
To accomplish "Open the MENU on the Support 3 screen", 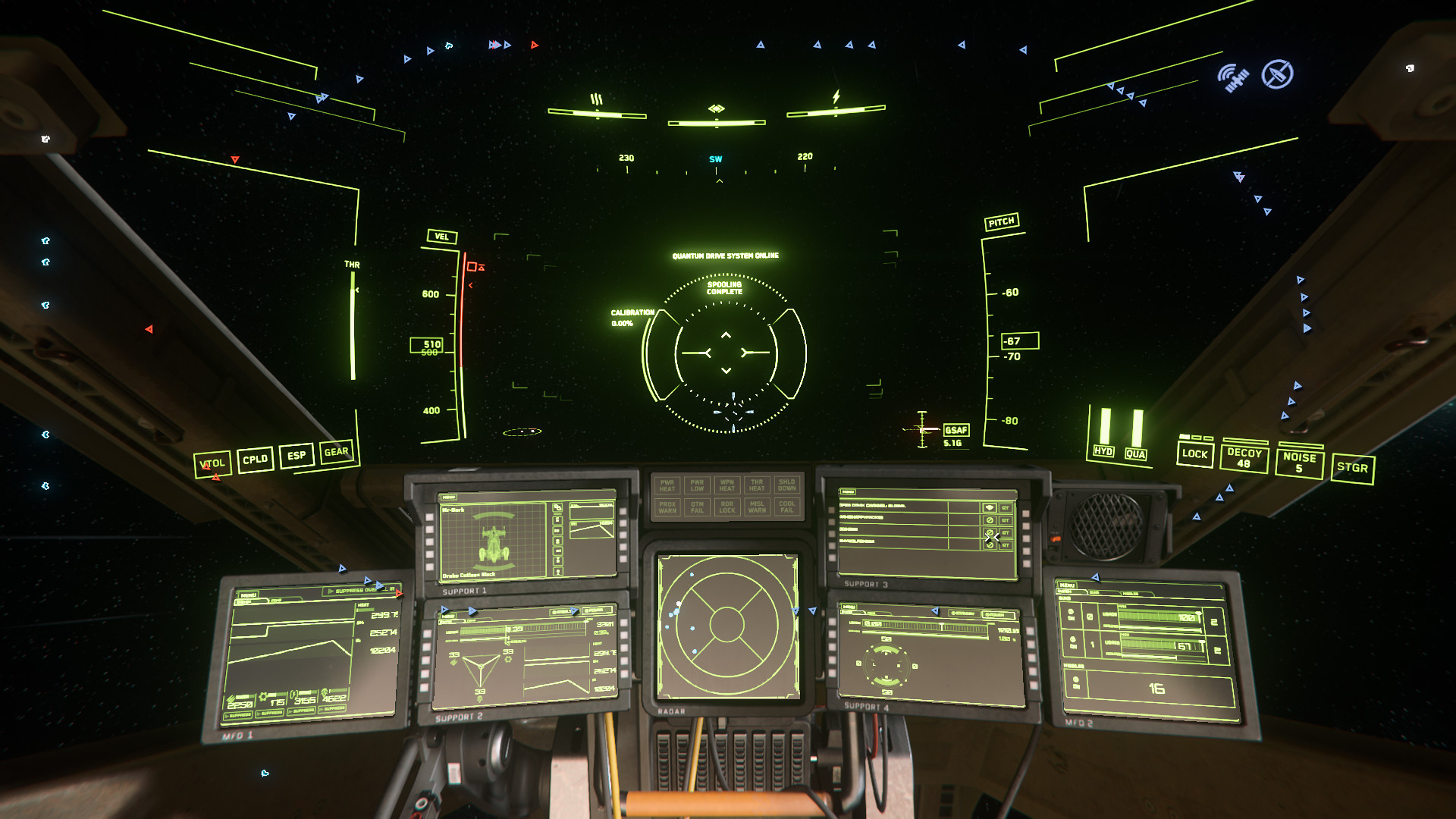I will click(849, 491).
